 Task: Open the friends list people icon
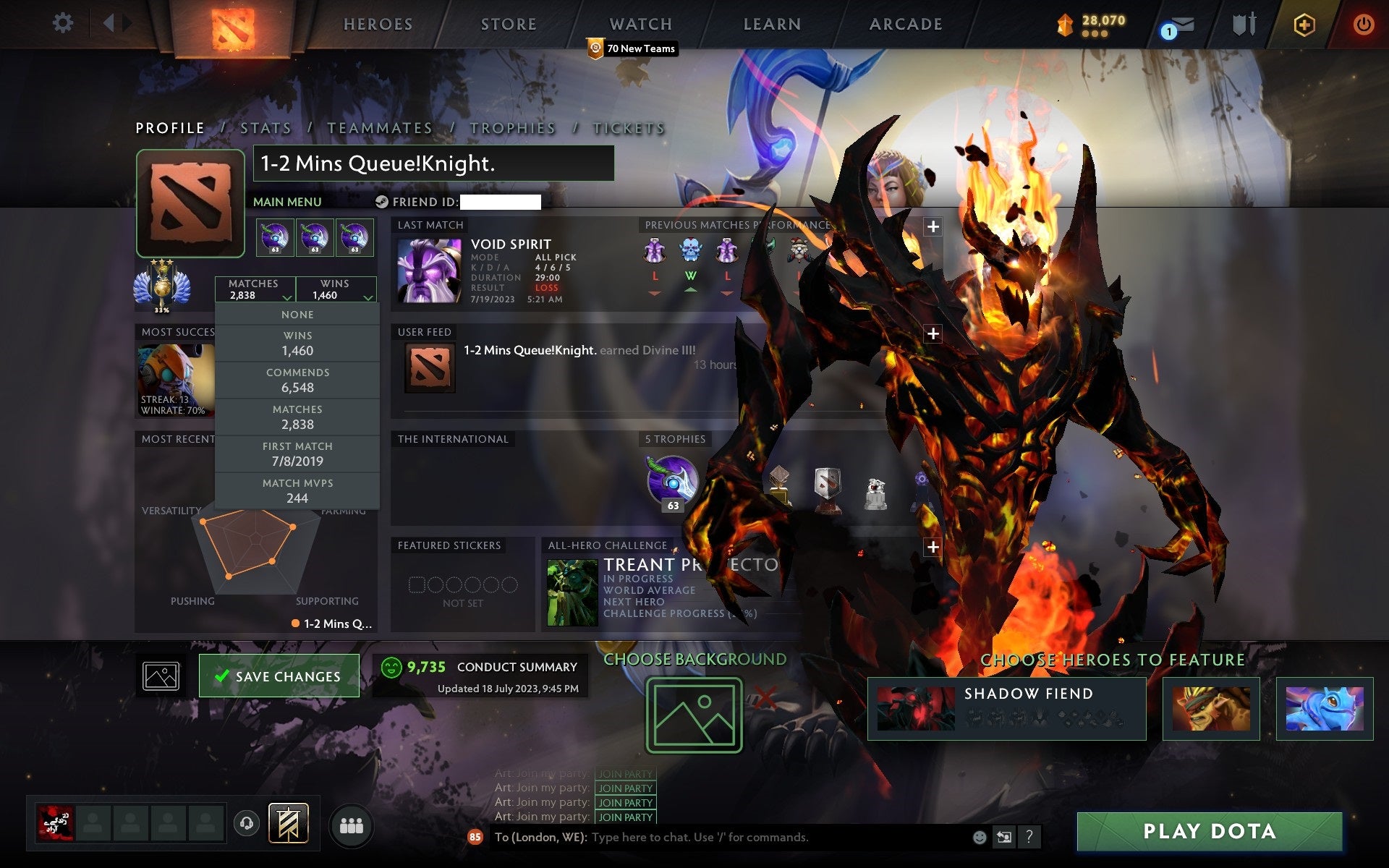[352, 824]
